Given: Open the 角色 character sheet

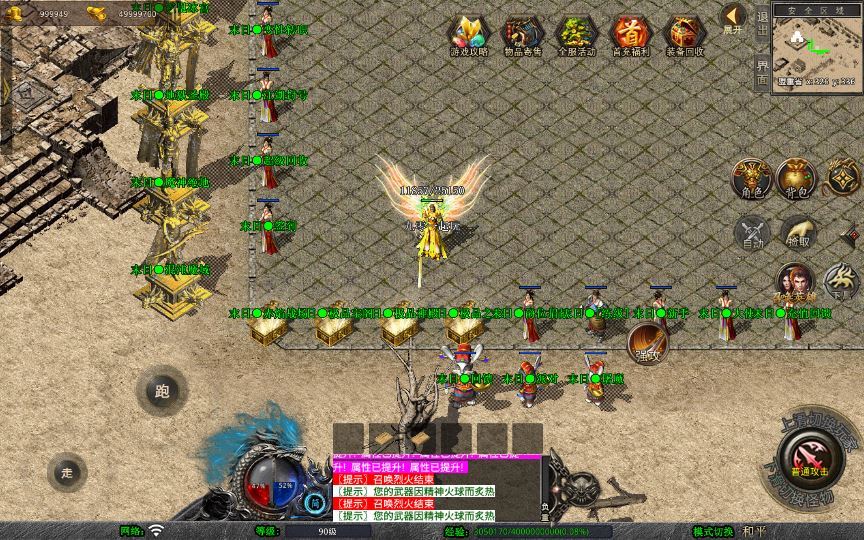Looking at the screenshot, I should 752,178.
